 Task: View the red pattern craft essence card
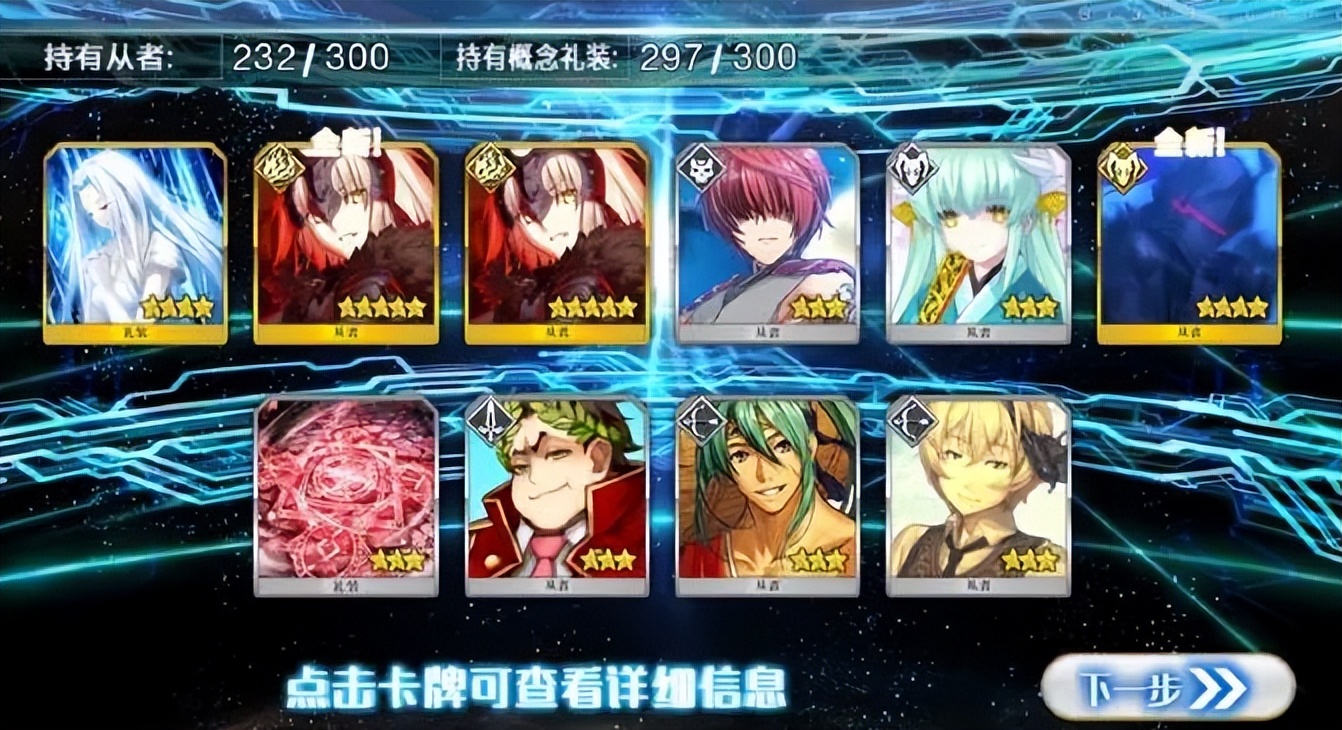point(346,495)
